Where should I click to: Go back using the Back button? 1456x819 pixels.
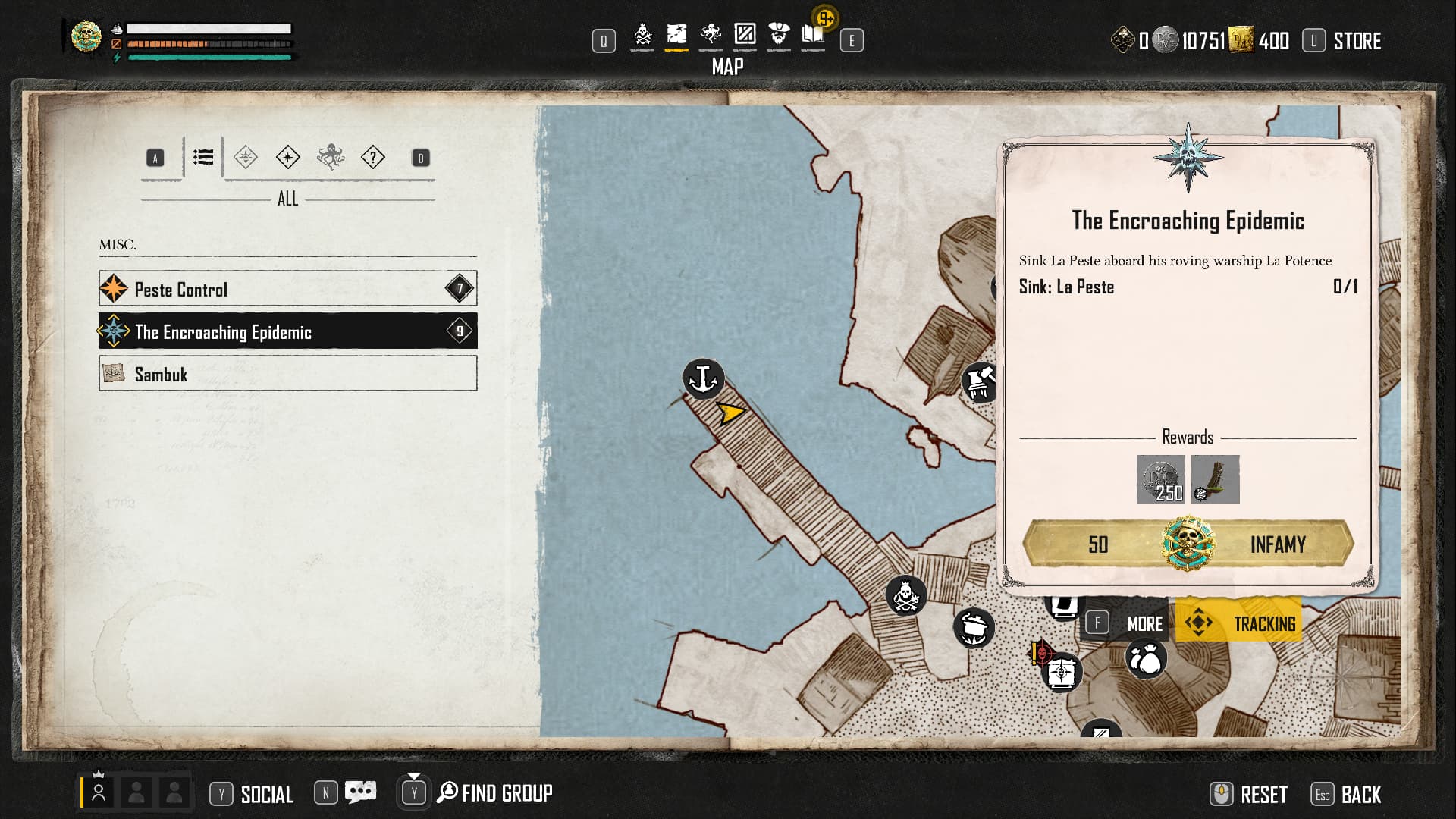[1348, 794]
